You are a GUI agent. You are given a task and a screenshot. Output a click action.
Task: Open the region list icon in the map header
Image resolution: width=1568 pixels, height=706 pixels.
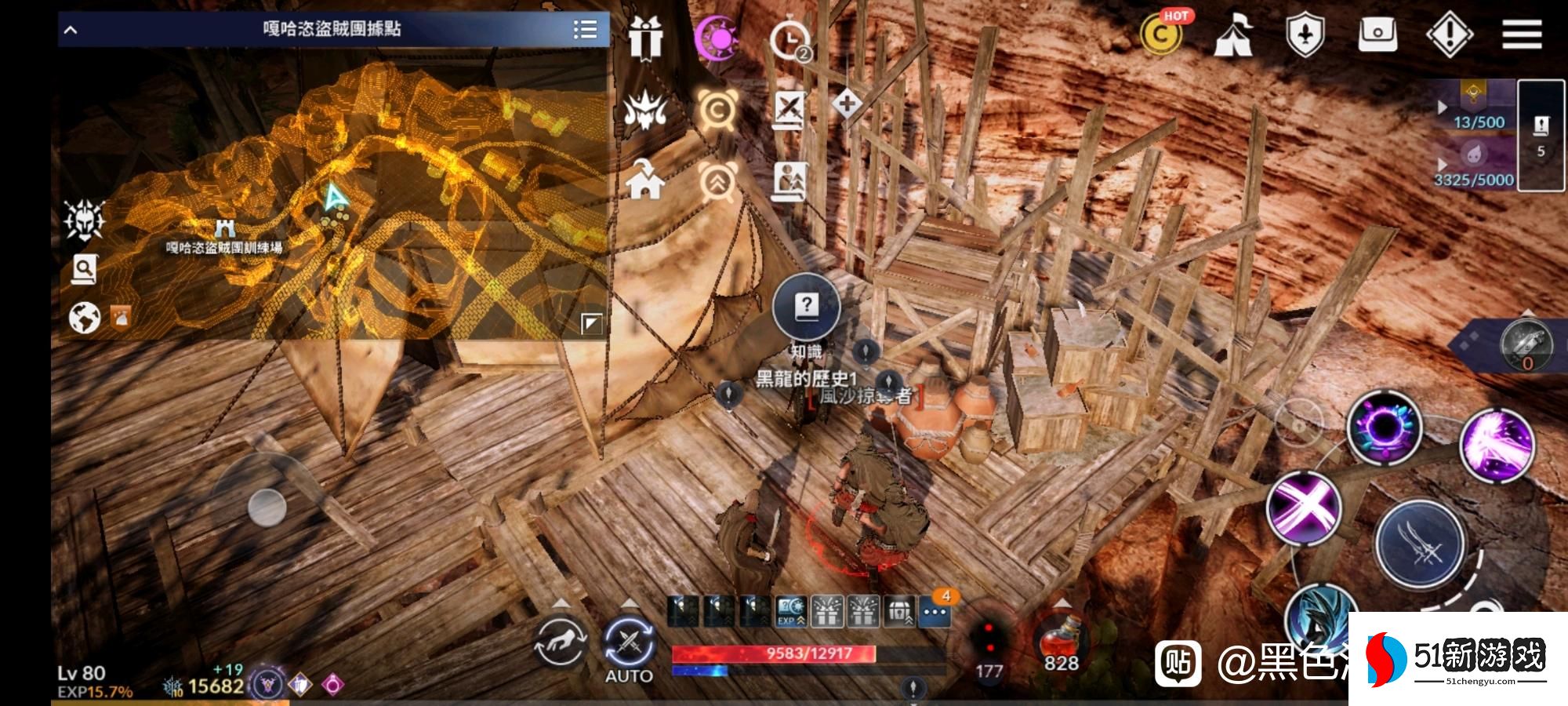(585, 30)
